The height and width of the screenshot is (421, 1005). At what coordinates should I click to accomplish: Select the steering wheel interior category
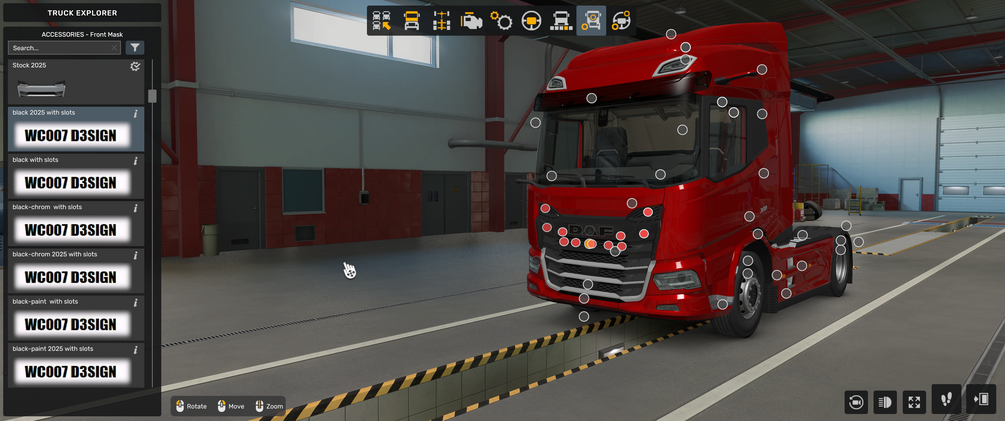click(532, 20)
